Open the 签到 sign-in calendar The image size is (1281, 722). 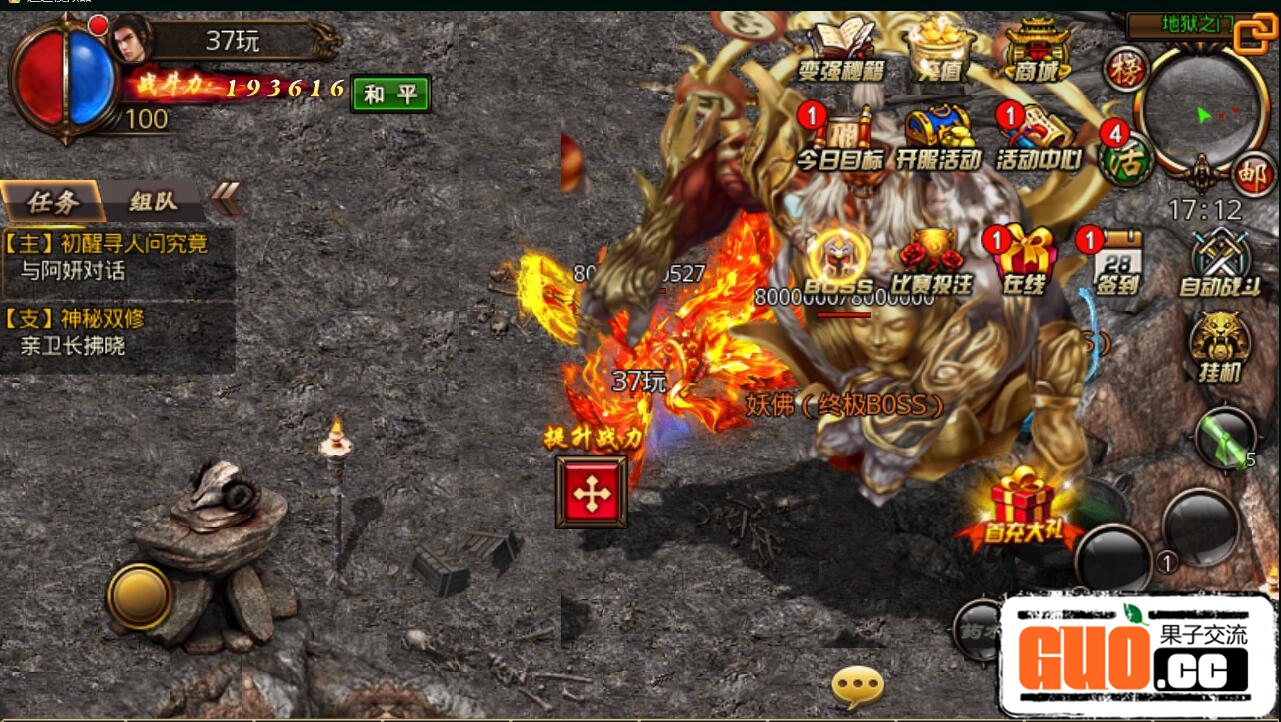[1117, 262]
